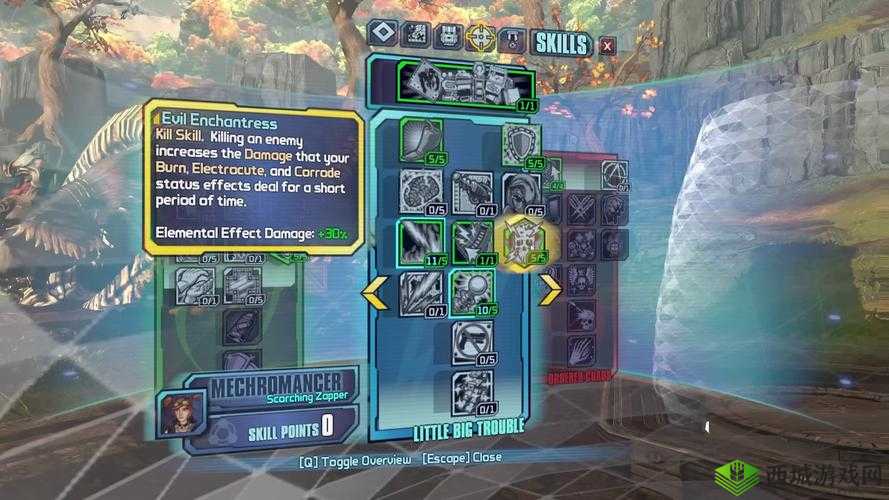This screenshot has height=500, width=889.
Task: Select the lightning skill with 1/1 points
Action: point(471,240)
